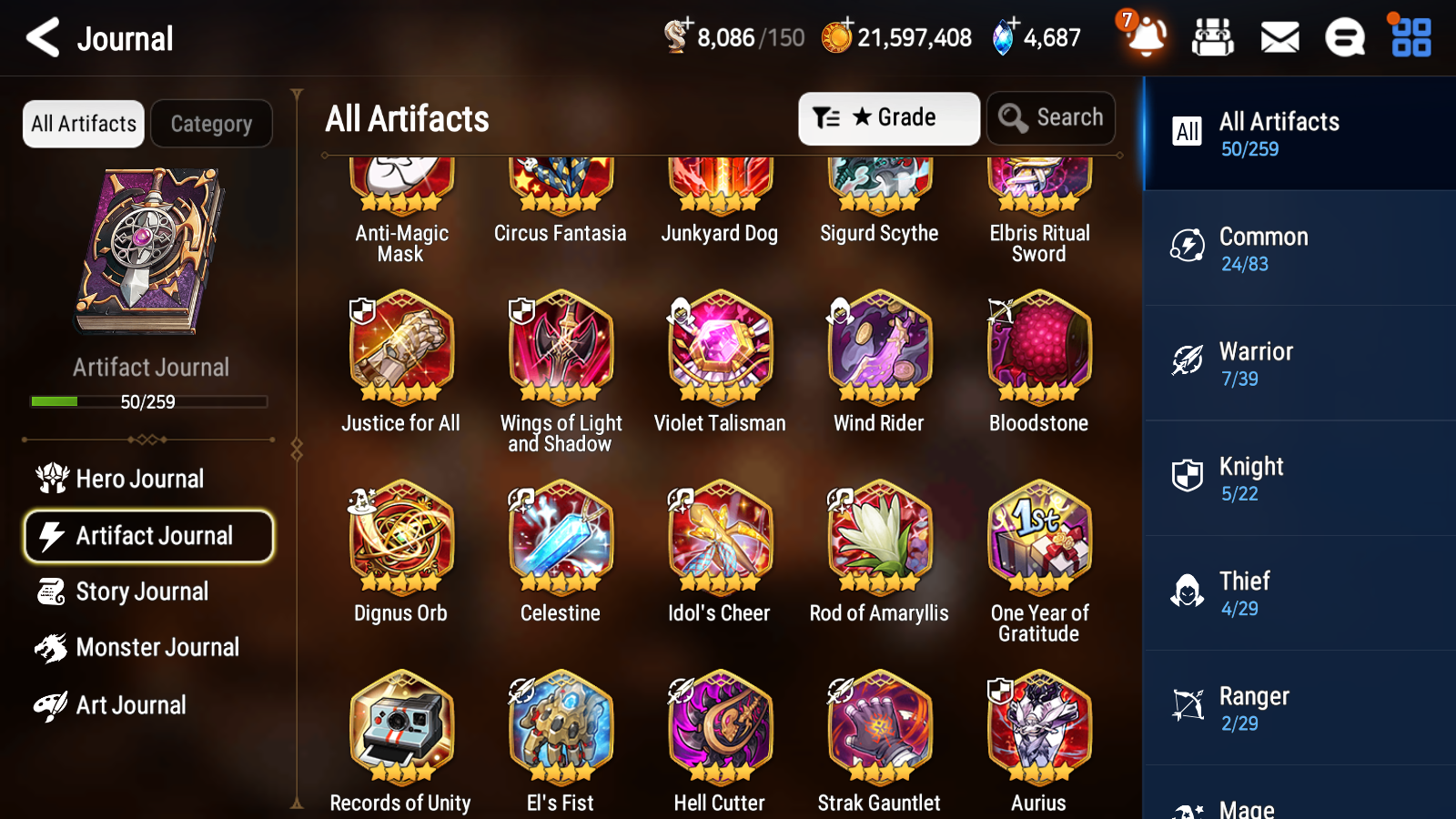Click the Artifact Journal progress bar
This screenshot has width=1456, height=819.
click(x=148, y=401)
